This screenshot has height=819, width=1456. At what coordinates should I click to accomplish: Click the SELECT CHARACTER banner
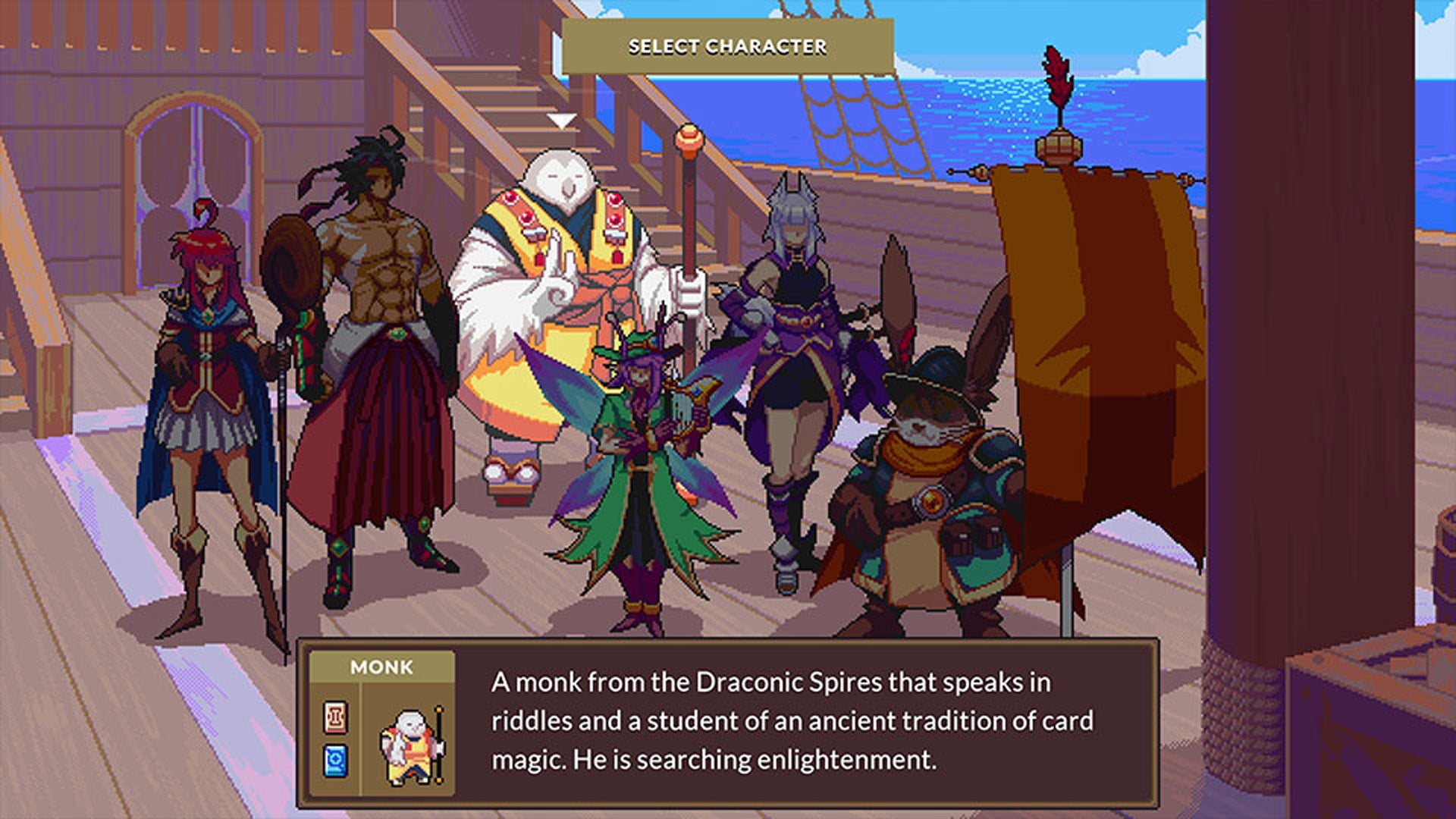click(726, 45)
